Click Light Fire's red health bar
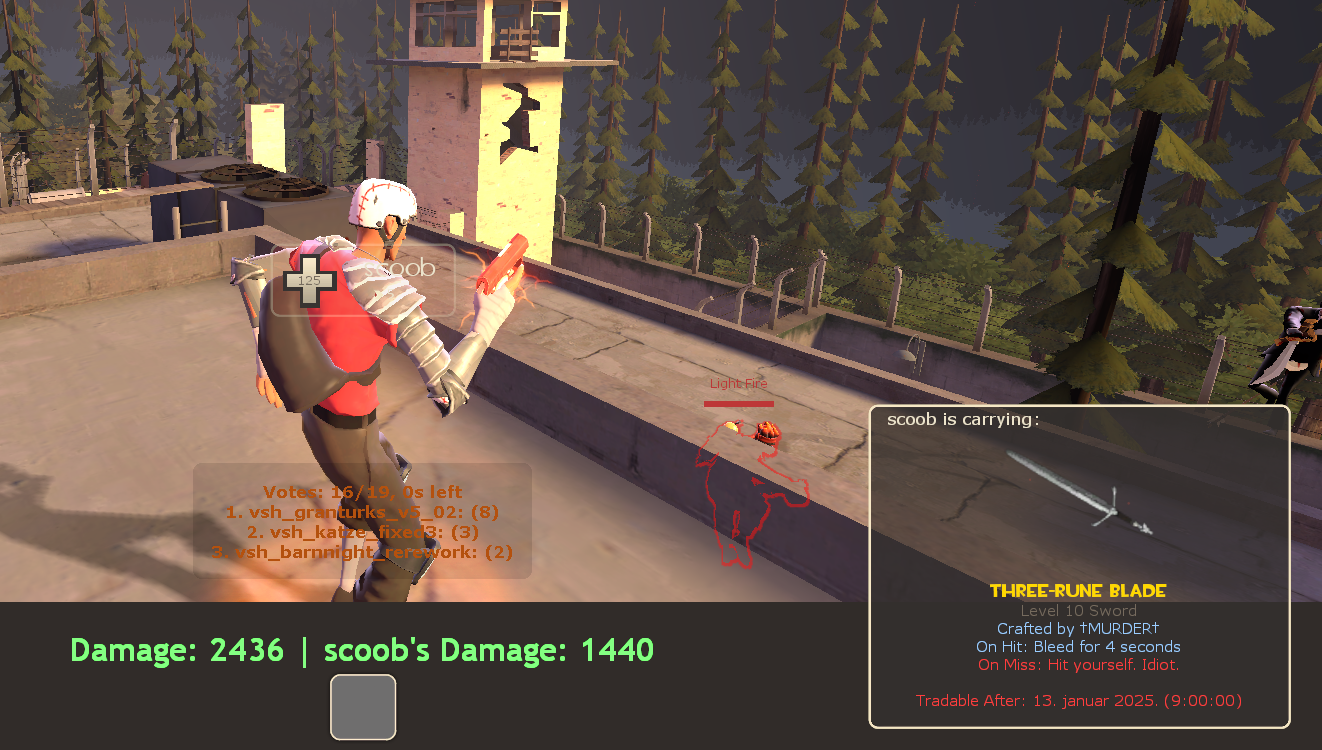The width and height of the screenshot is (1322, 750). coord(738,402)
